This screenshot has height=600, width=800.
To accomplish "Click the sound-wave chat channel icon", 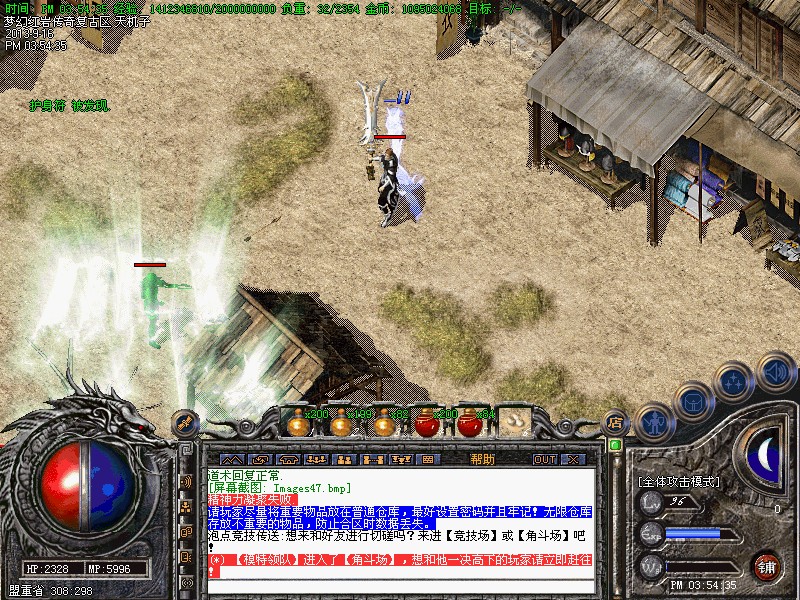I will [186, 481].
